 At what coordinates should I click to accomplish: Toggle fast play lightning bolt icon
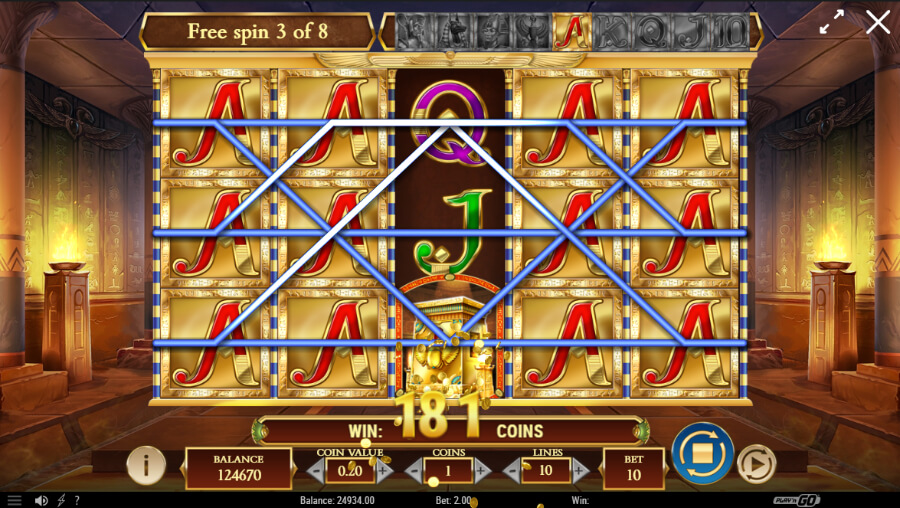coord(61,500)
